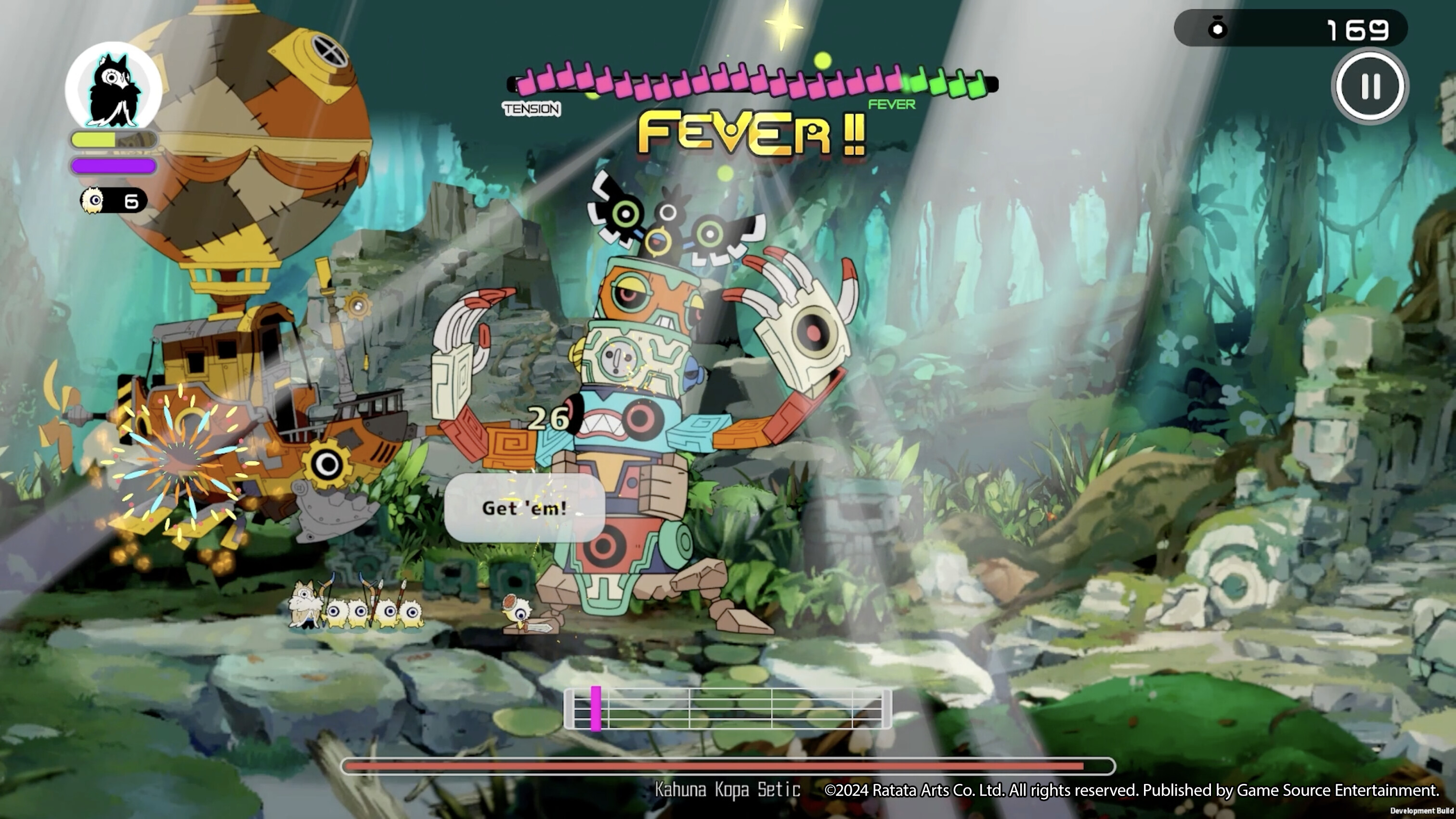Click the damage number 26 on the boss
This screenshot has width=1456, height=819.
(x=549, y=419)
